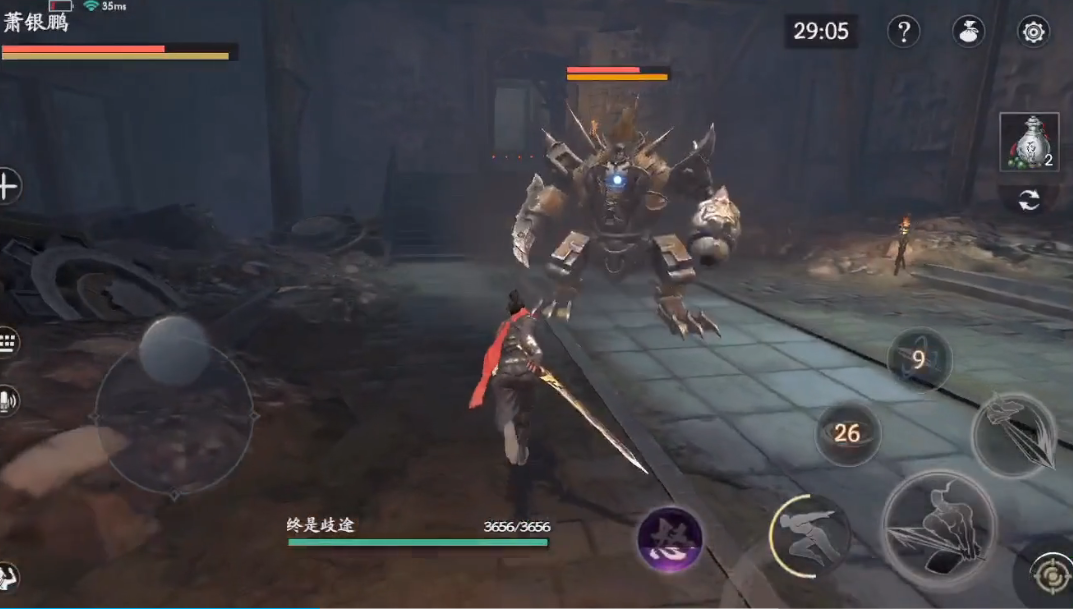The image size is (1073, 609).
Task: Use the downward blade slash skill
Action: point(1014,434)
